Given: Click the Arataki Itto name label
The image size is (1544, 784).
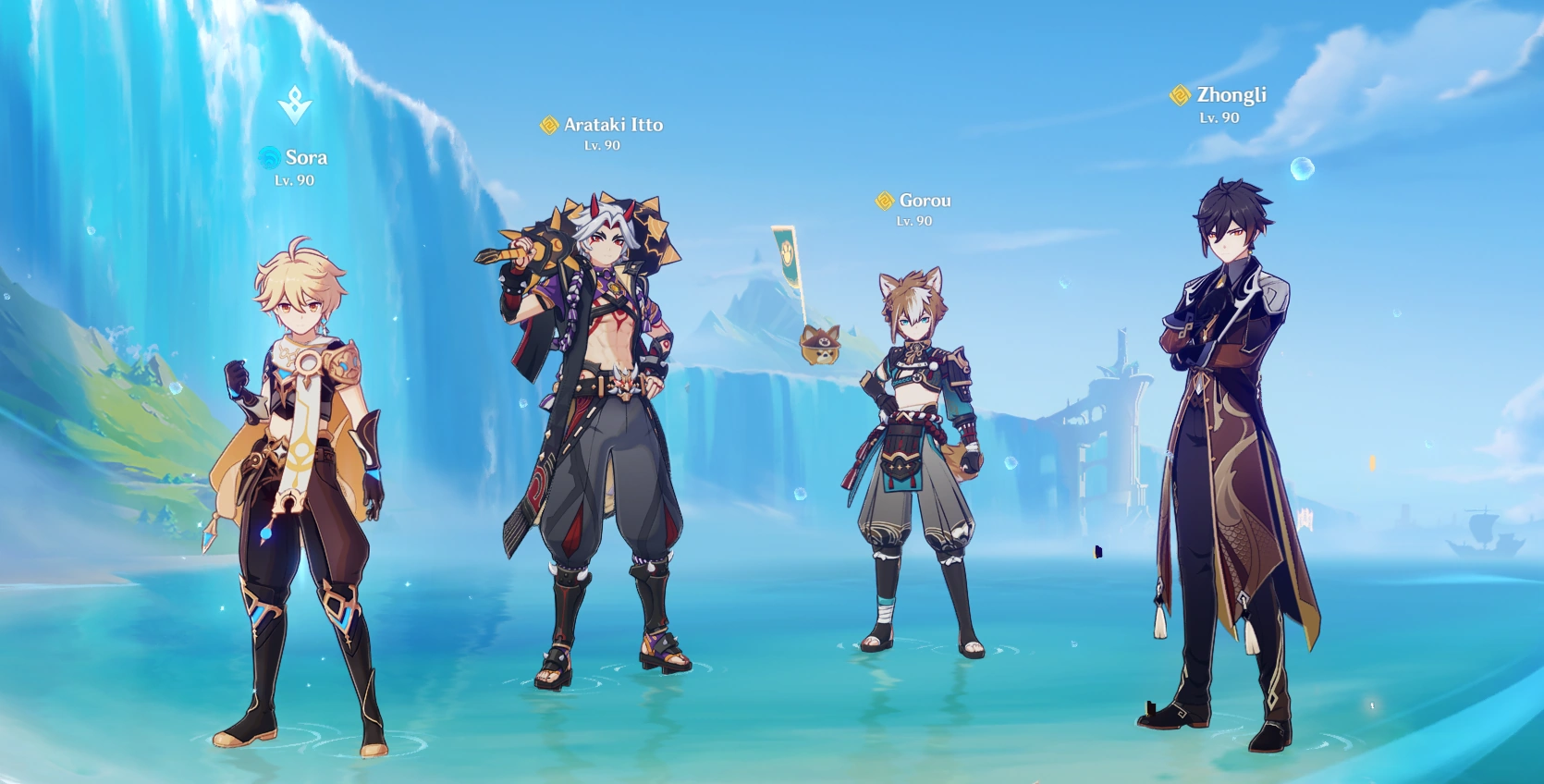Looking at the screenshot, I should coord(613,124).
